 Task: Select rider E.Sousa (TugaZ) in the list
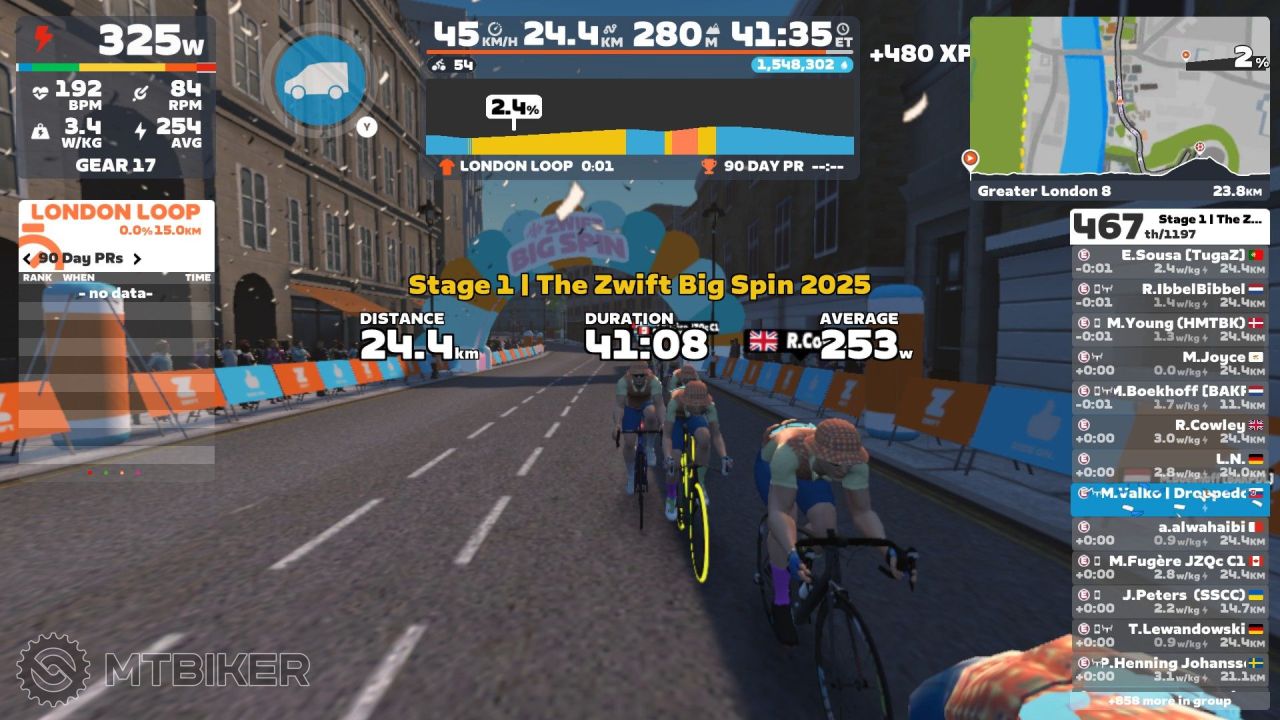(x=1169, y=262)
